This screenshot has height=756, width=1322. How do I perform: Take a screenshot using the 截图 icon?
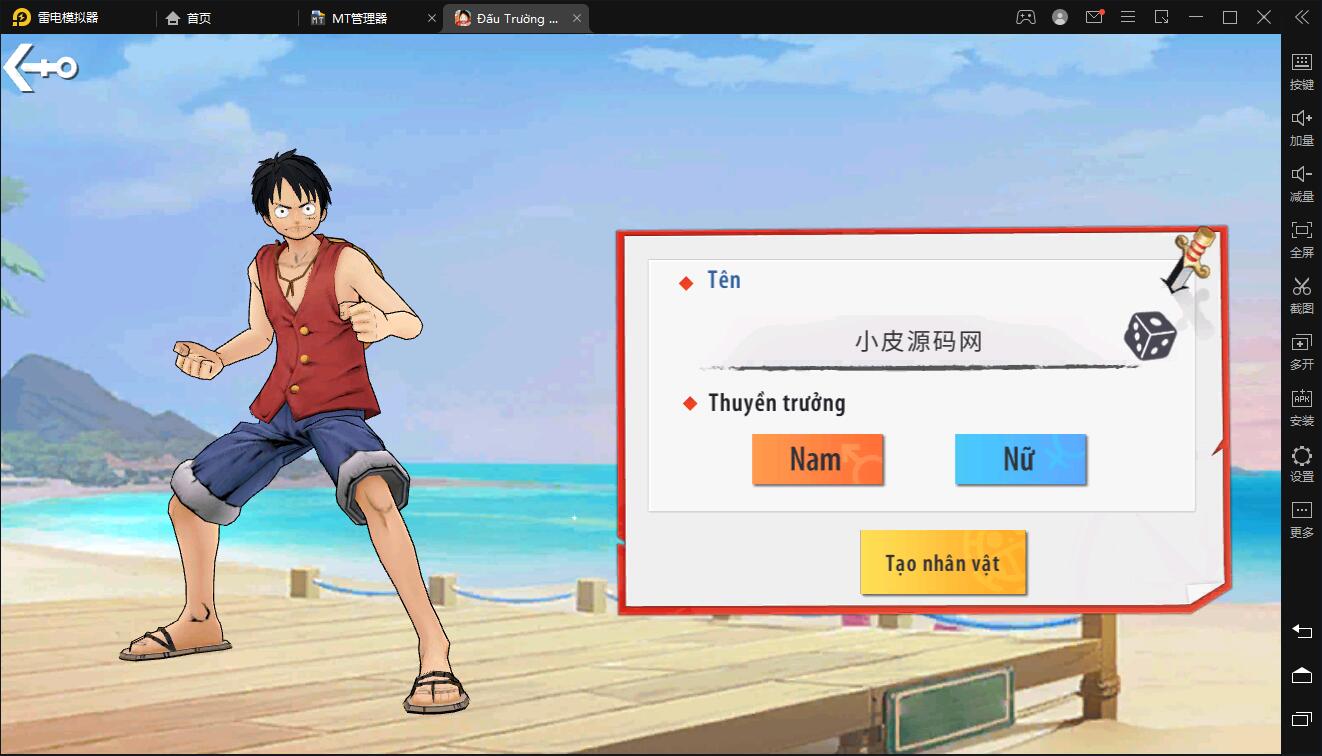pyautogui.click(x=1301, y=294)
